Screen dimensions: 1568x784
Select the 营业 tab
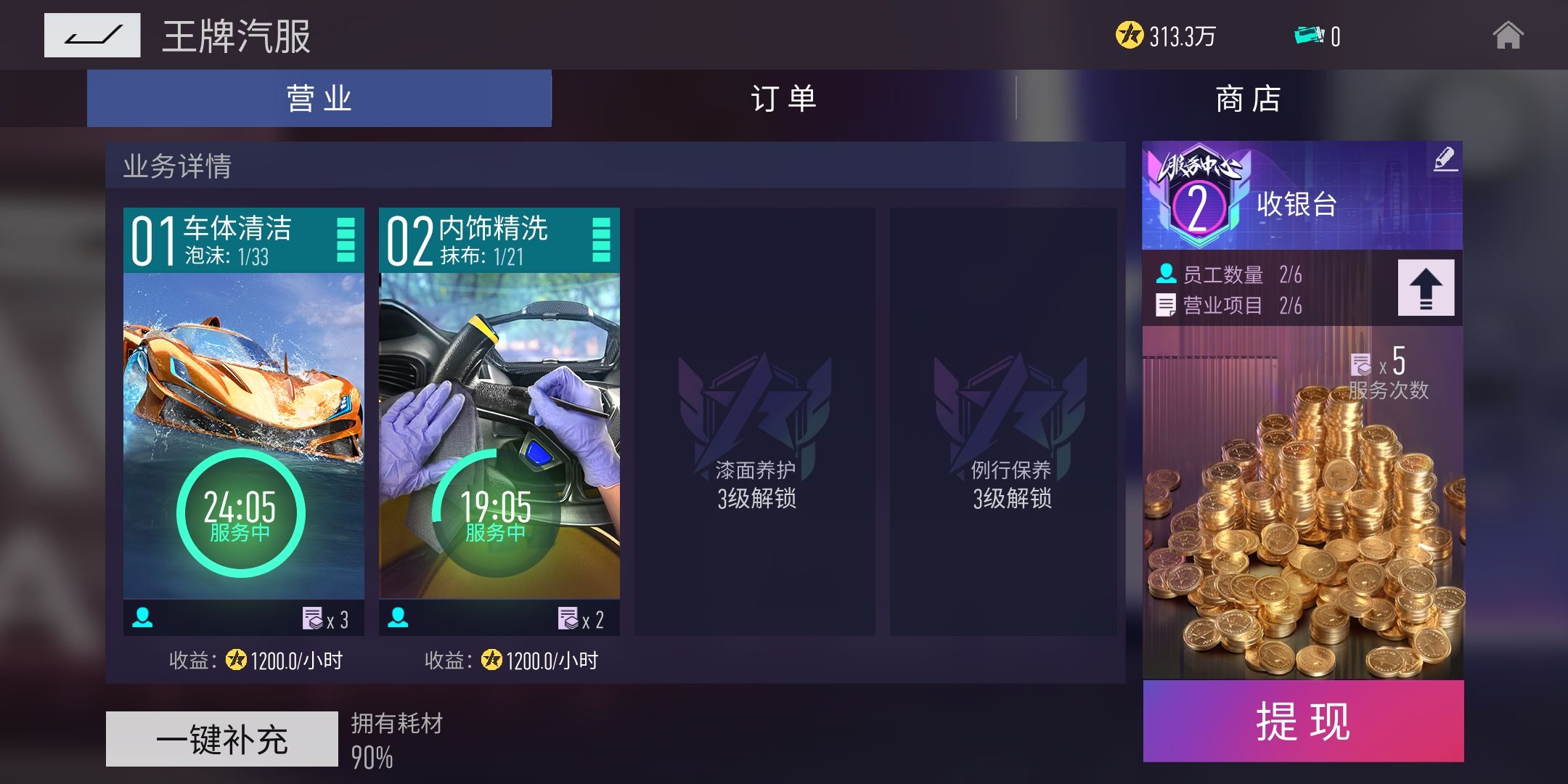[x=317, y=98]
